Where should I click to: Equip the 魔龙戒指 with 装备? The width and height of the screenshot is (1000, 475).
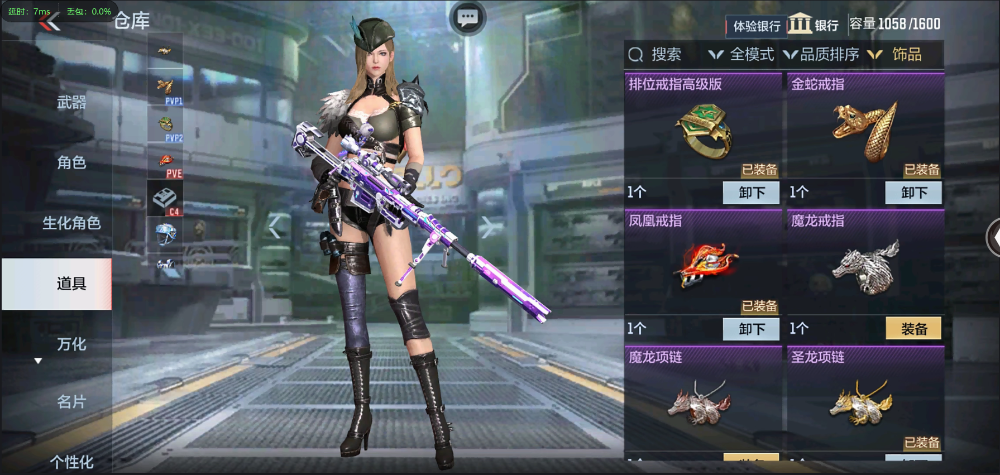click(913, 329)
